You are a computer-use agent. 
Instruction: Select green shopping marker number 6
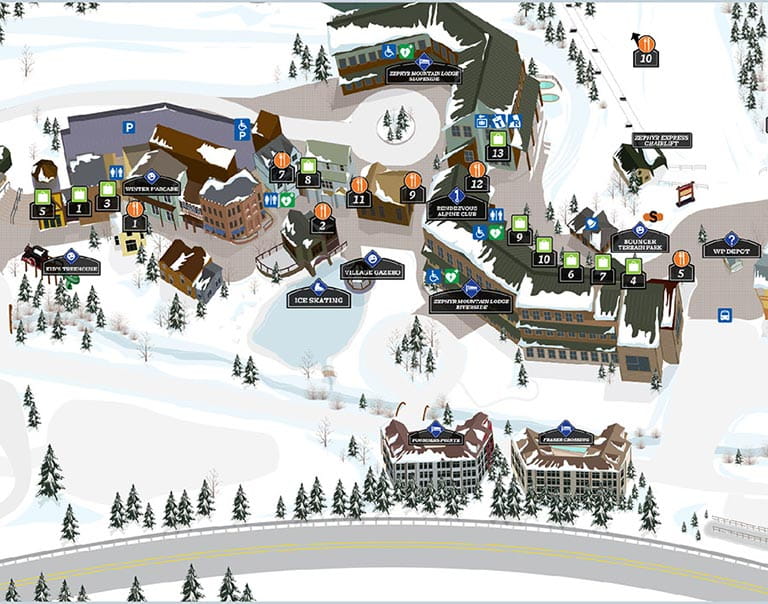(x=571, y=266)
